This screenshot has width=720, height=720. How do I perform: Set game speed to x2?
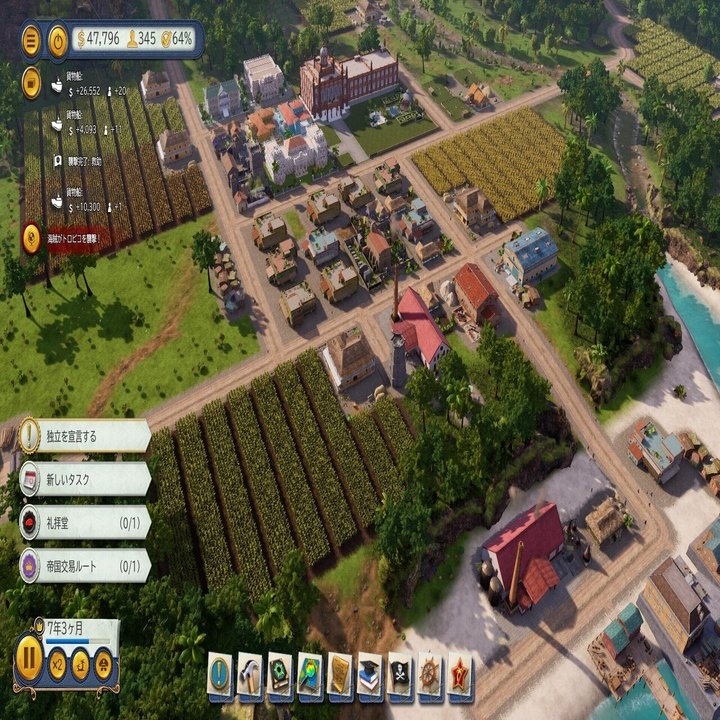pyautogui.click(x=58, y=664)
